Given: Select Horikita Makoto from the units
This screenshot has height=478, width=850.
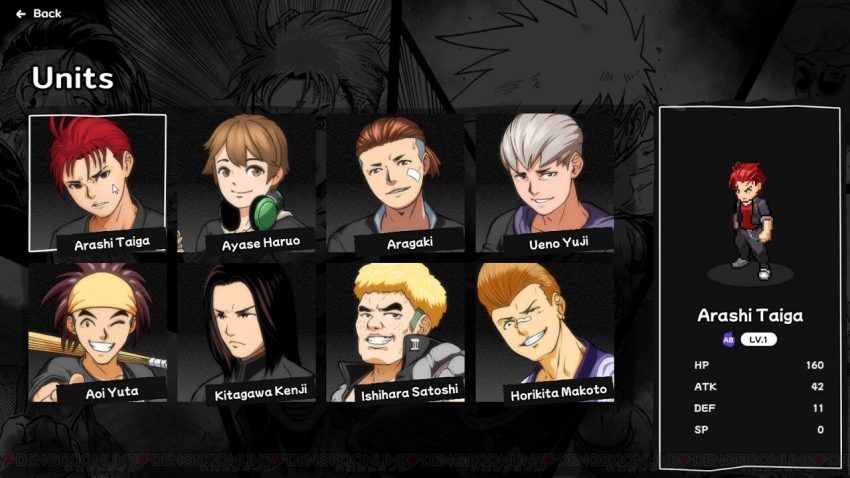Looking at the screenshot, I should click(544, 332).
